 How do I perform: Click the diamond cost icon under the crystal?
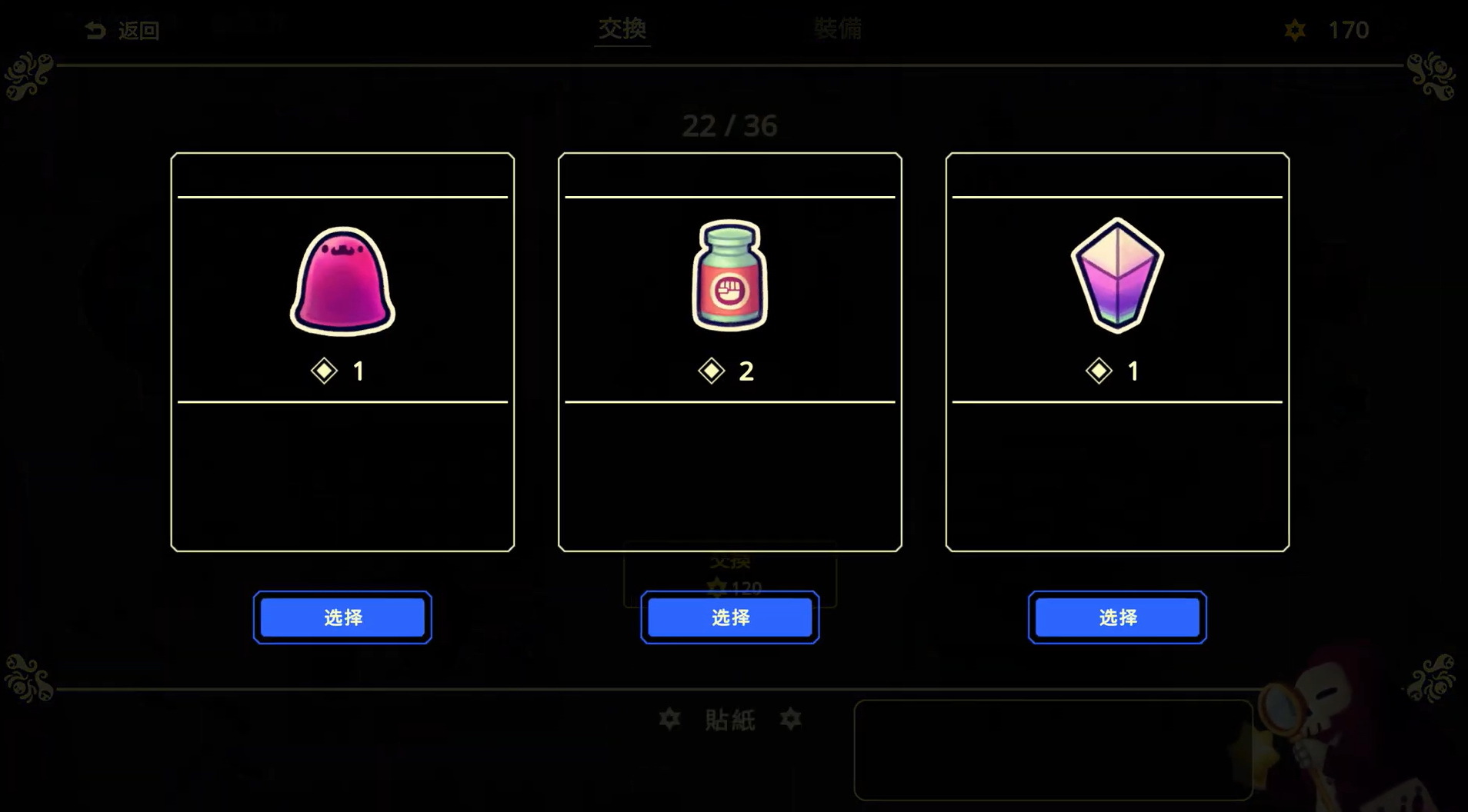(x=1098, y=371)
